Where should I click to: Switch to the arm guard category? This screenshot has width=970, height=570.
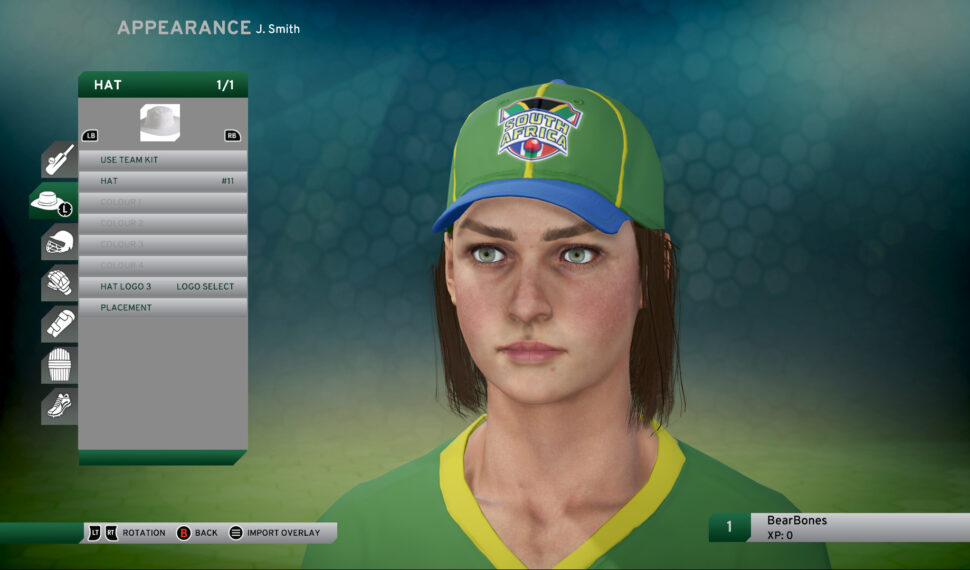(60, 325)
